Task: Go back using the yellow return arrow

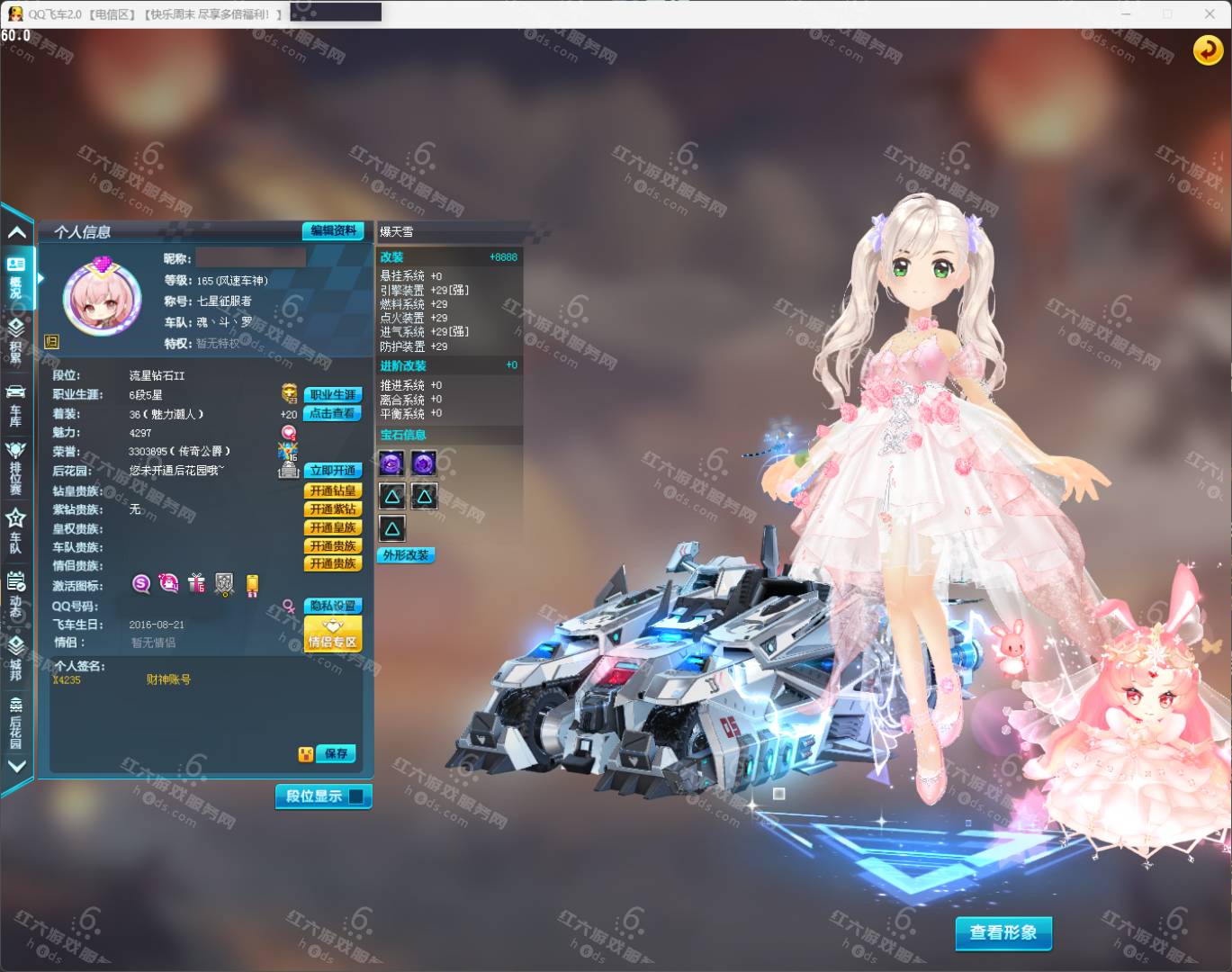Action: [1208, 50]
